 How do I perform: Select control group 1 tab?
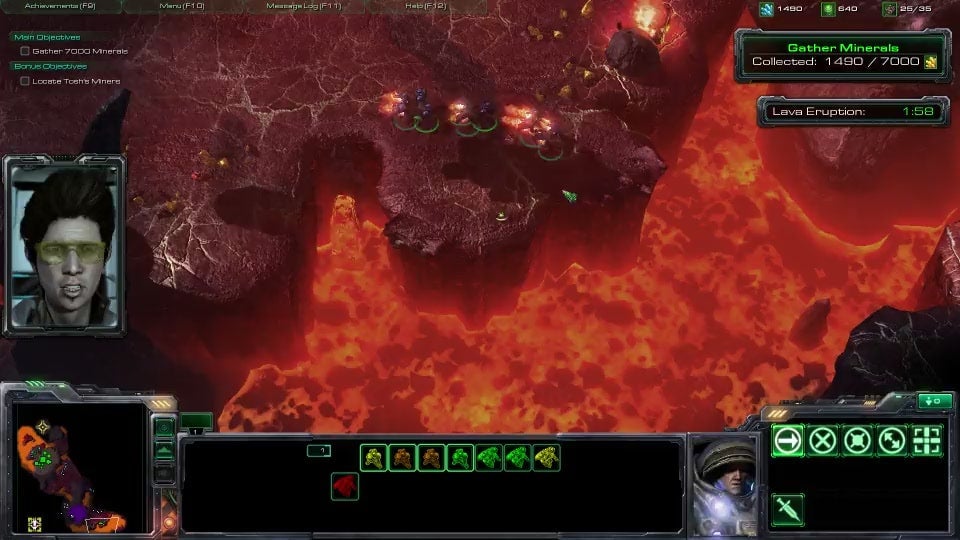coord(318,451)
